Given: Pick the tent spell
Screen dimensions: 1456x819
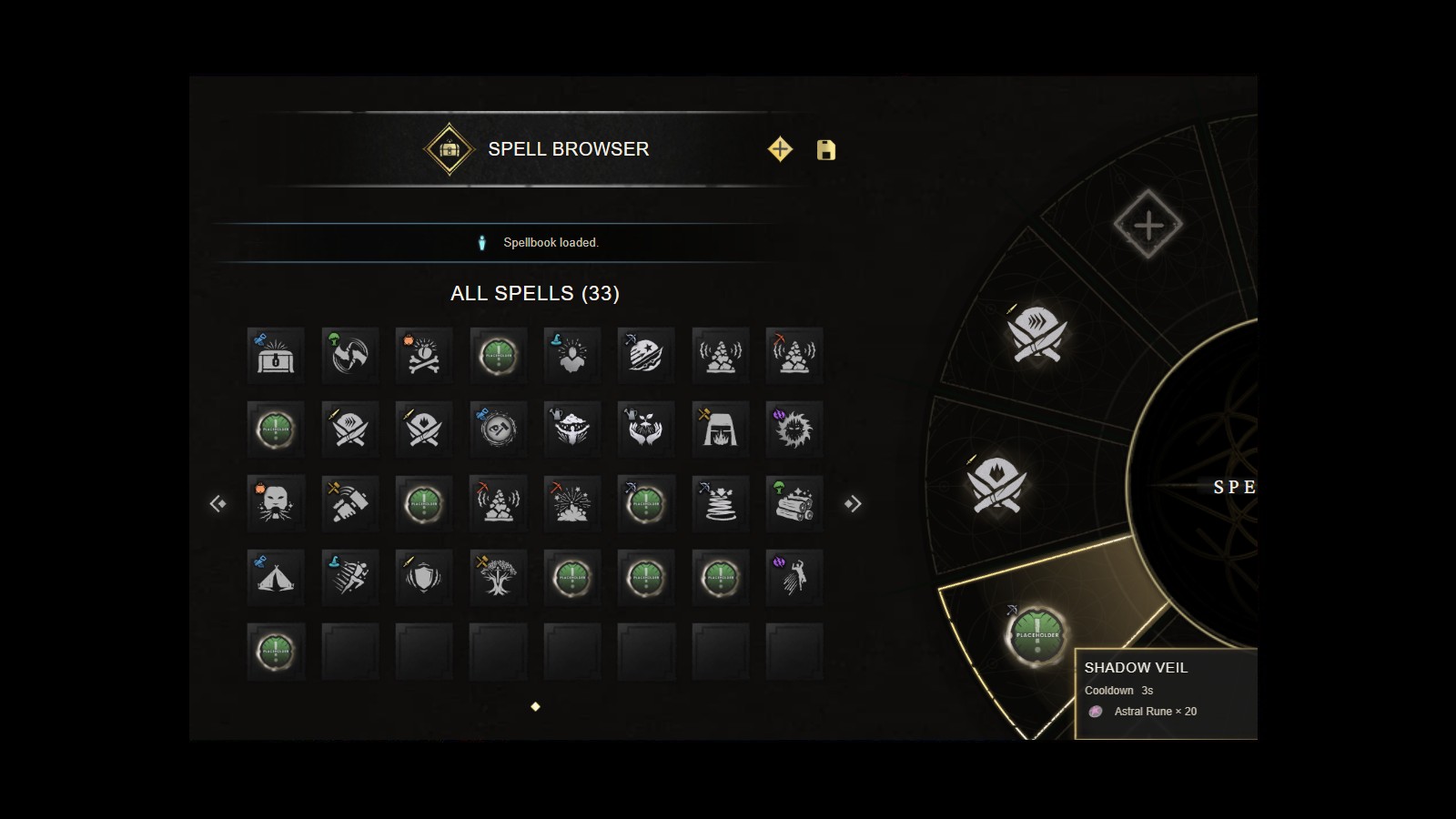Looking at the screenshot, I should [x=276, y=577].
